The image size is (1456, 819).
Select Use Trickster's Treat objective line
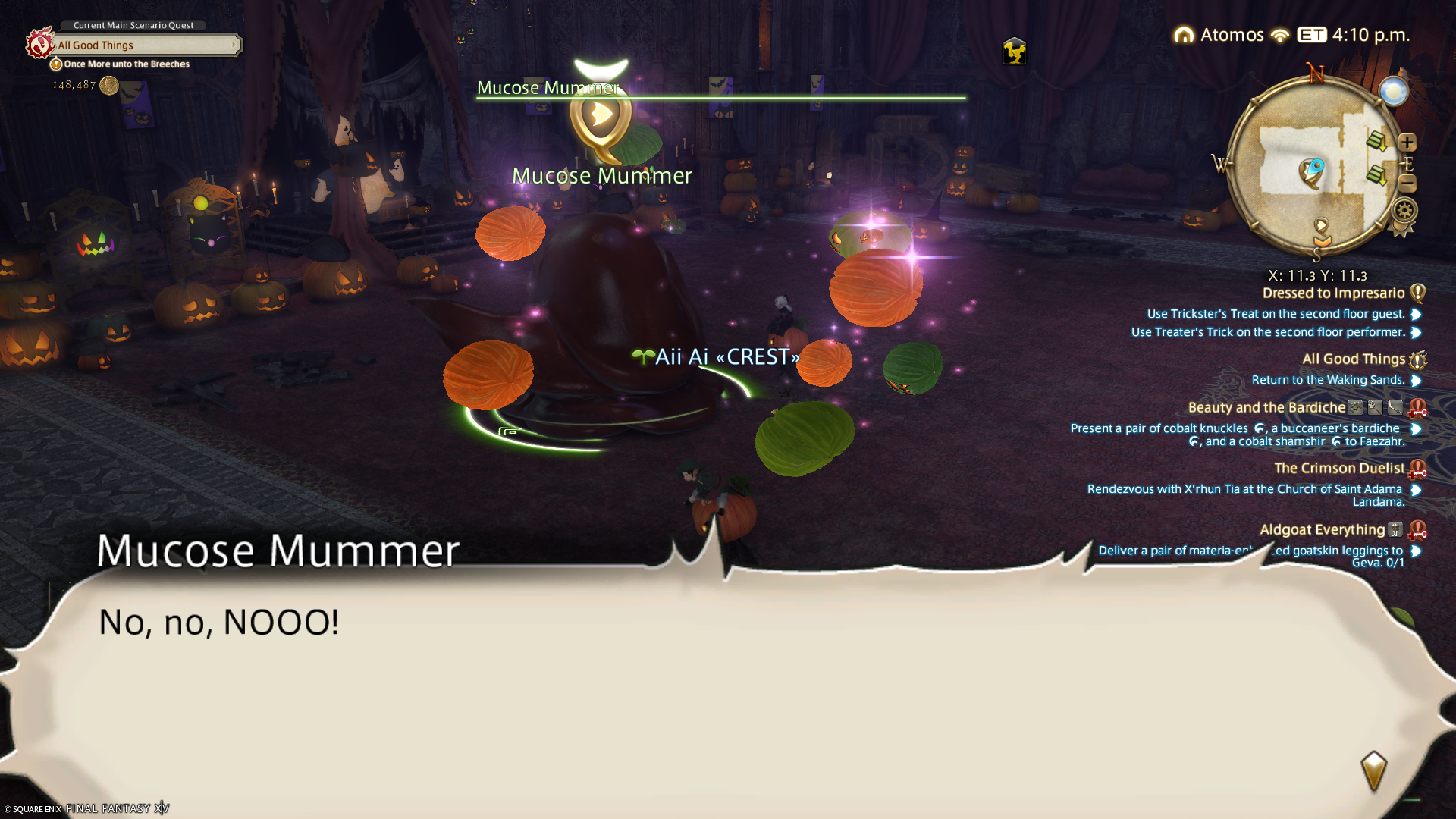click(x=1276, y=314)
